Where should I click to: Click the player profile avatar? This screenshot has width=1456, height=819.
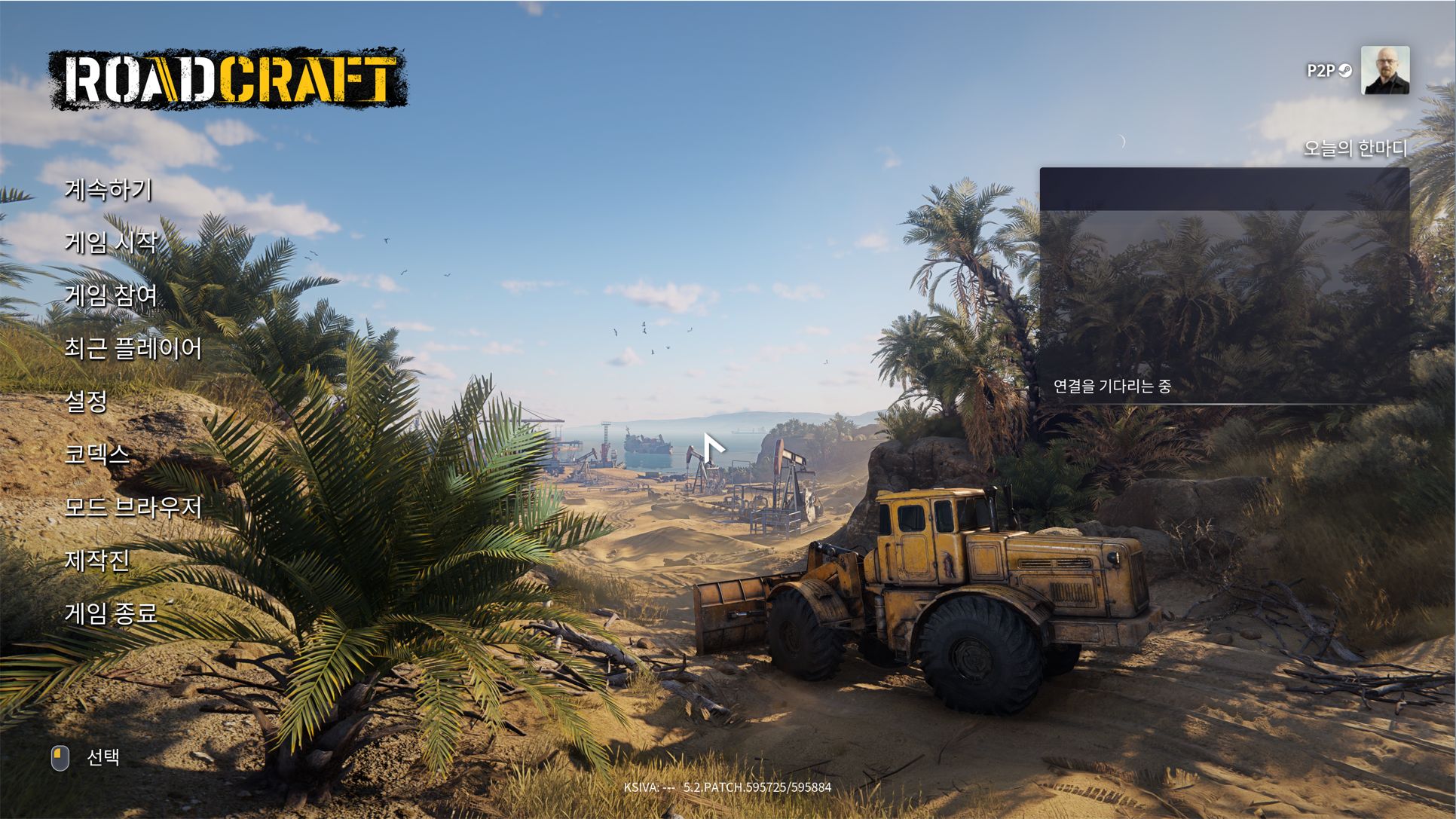coord(1384,71)
